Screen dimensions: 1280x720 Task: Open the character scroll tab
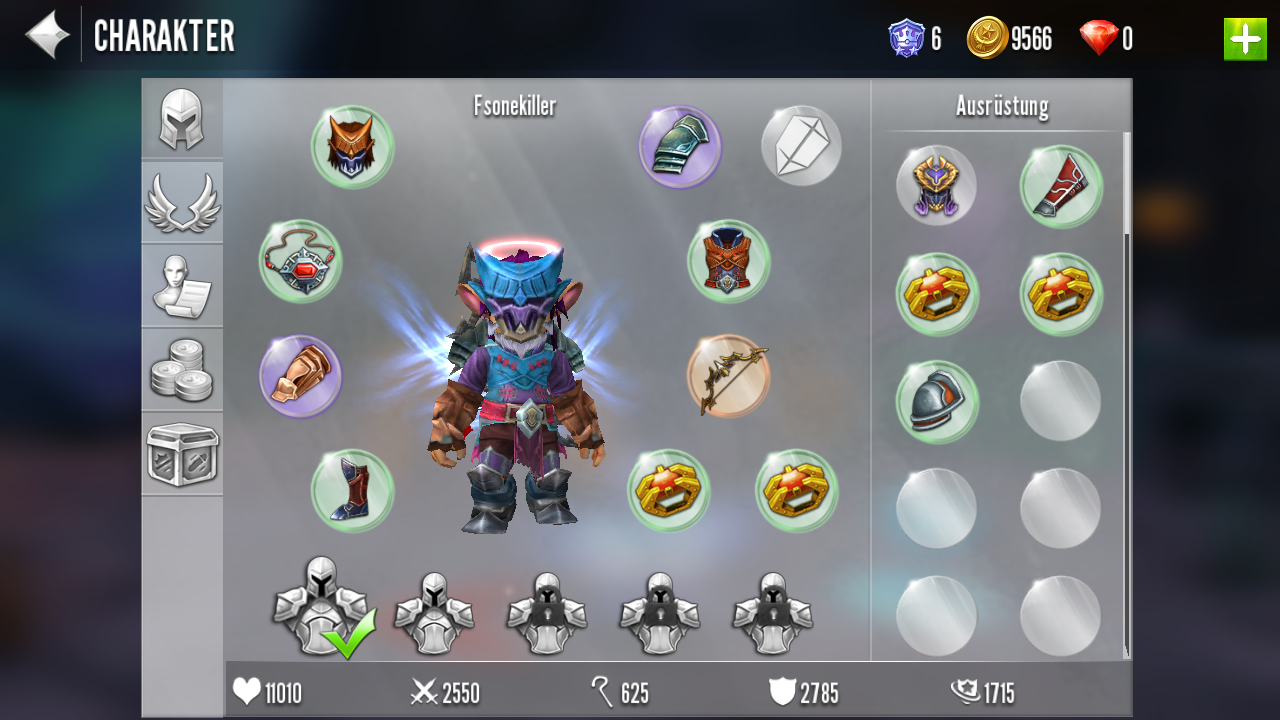point(182,286)
